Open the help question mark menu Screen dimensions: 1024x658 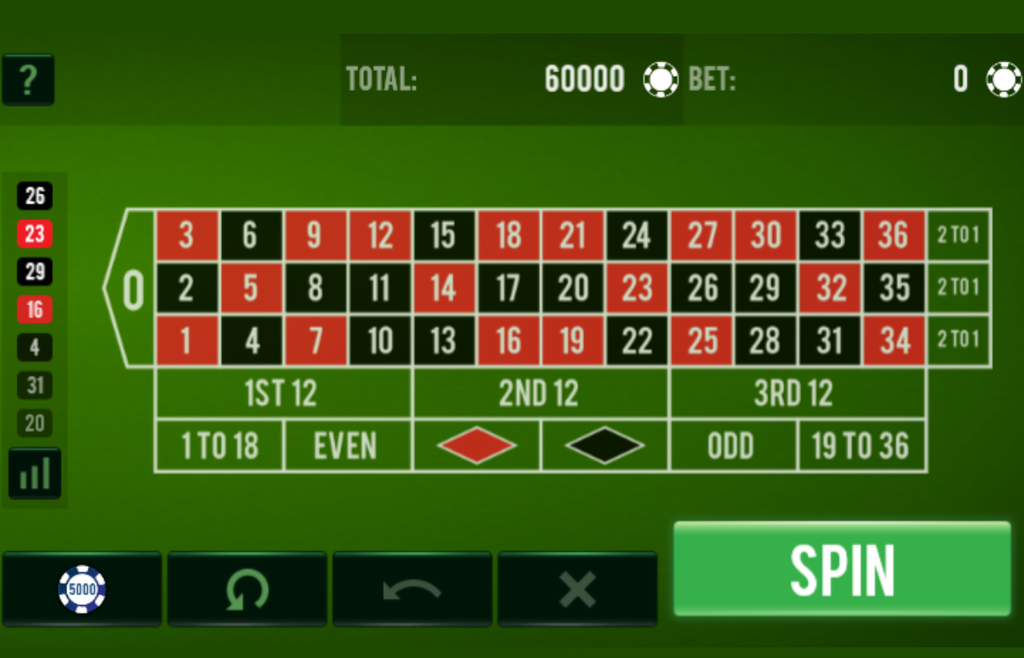point(28,80)
